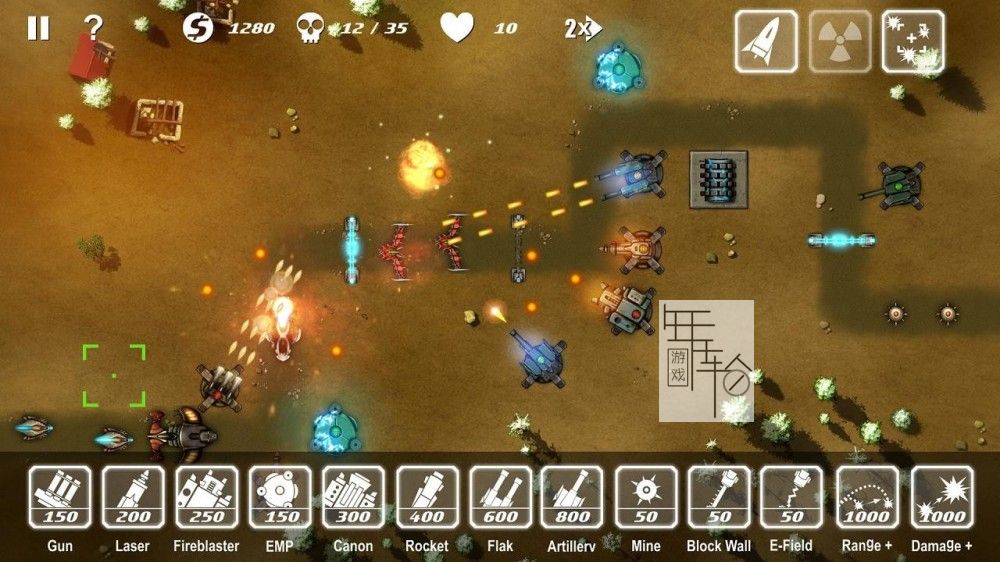Choose the Block Wall item

(x=719, y=497)
